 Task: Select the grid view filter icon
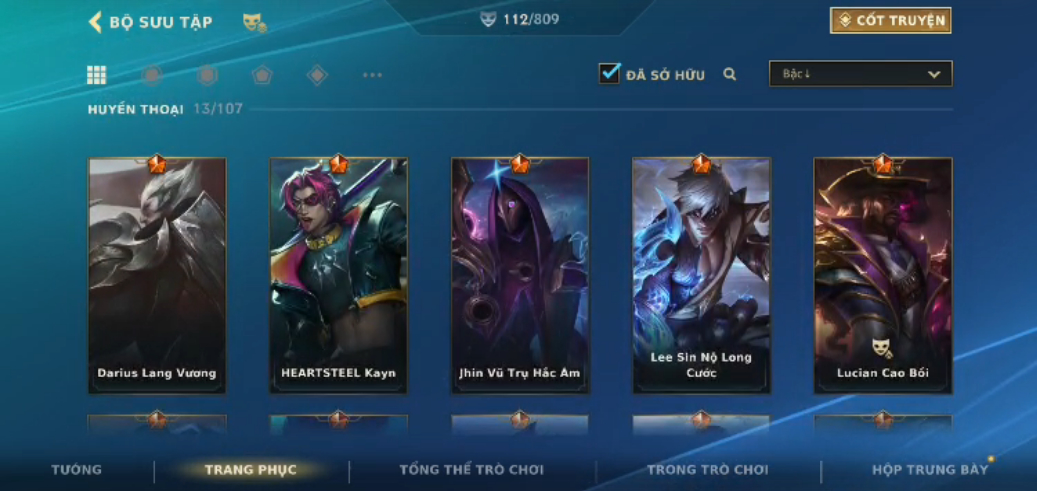(x=97, y=75)
